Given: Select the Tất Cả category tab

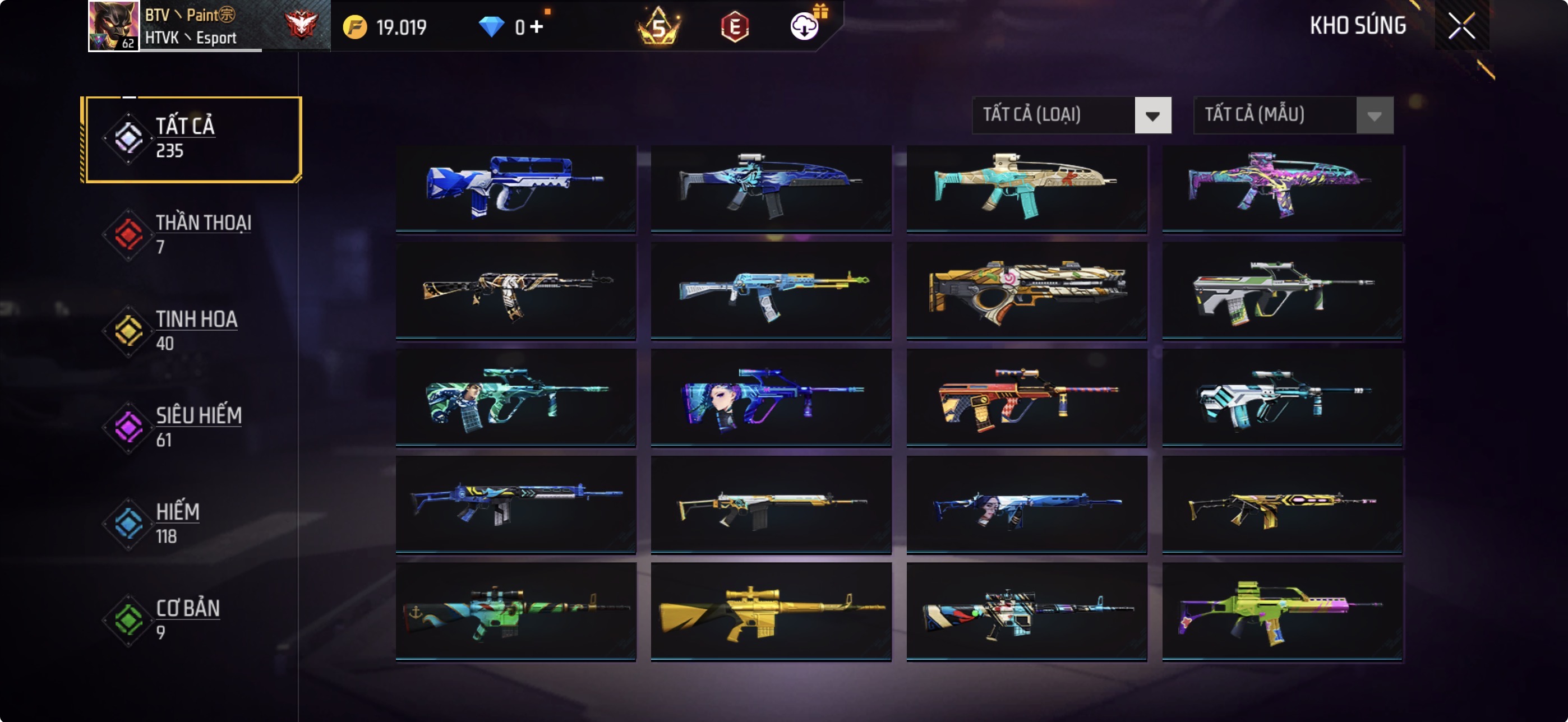Looking at the screenshot, I should click(192, 138).
